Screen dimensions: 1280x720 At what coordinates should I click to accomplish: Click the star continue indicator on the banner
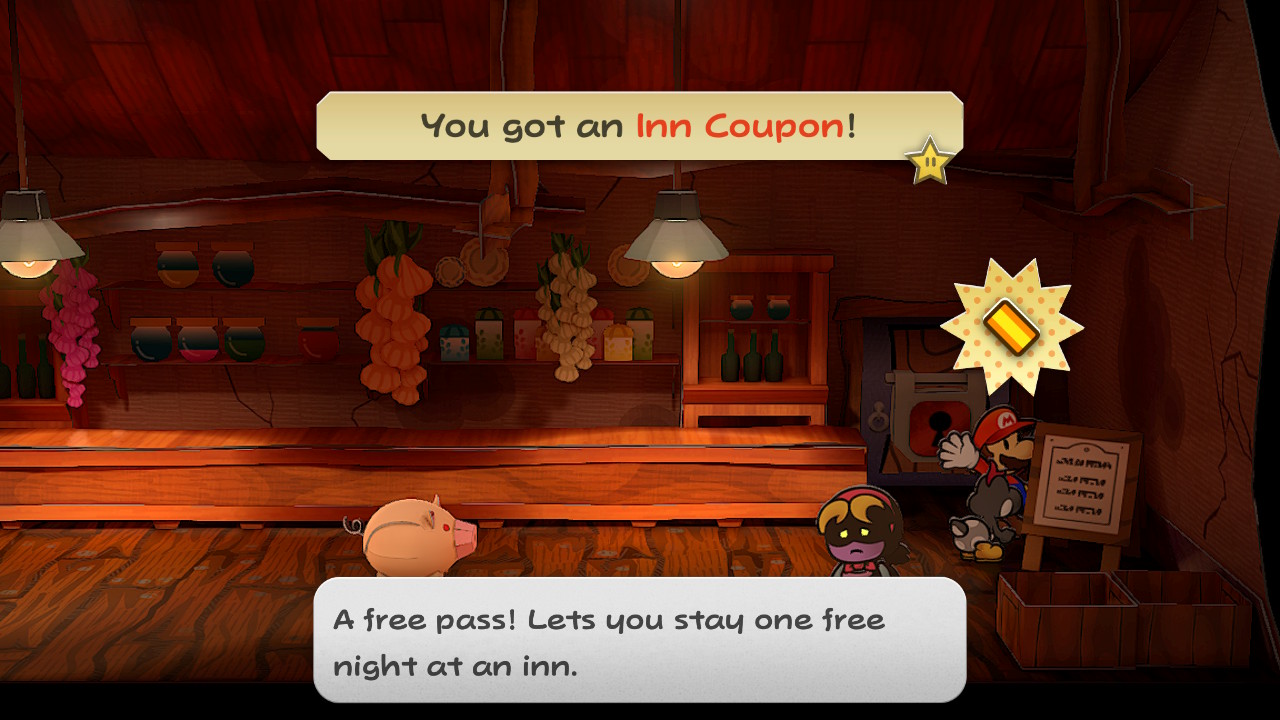(929, 161)
